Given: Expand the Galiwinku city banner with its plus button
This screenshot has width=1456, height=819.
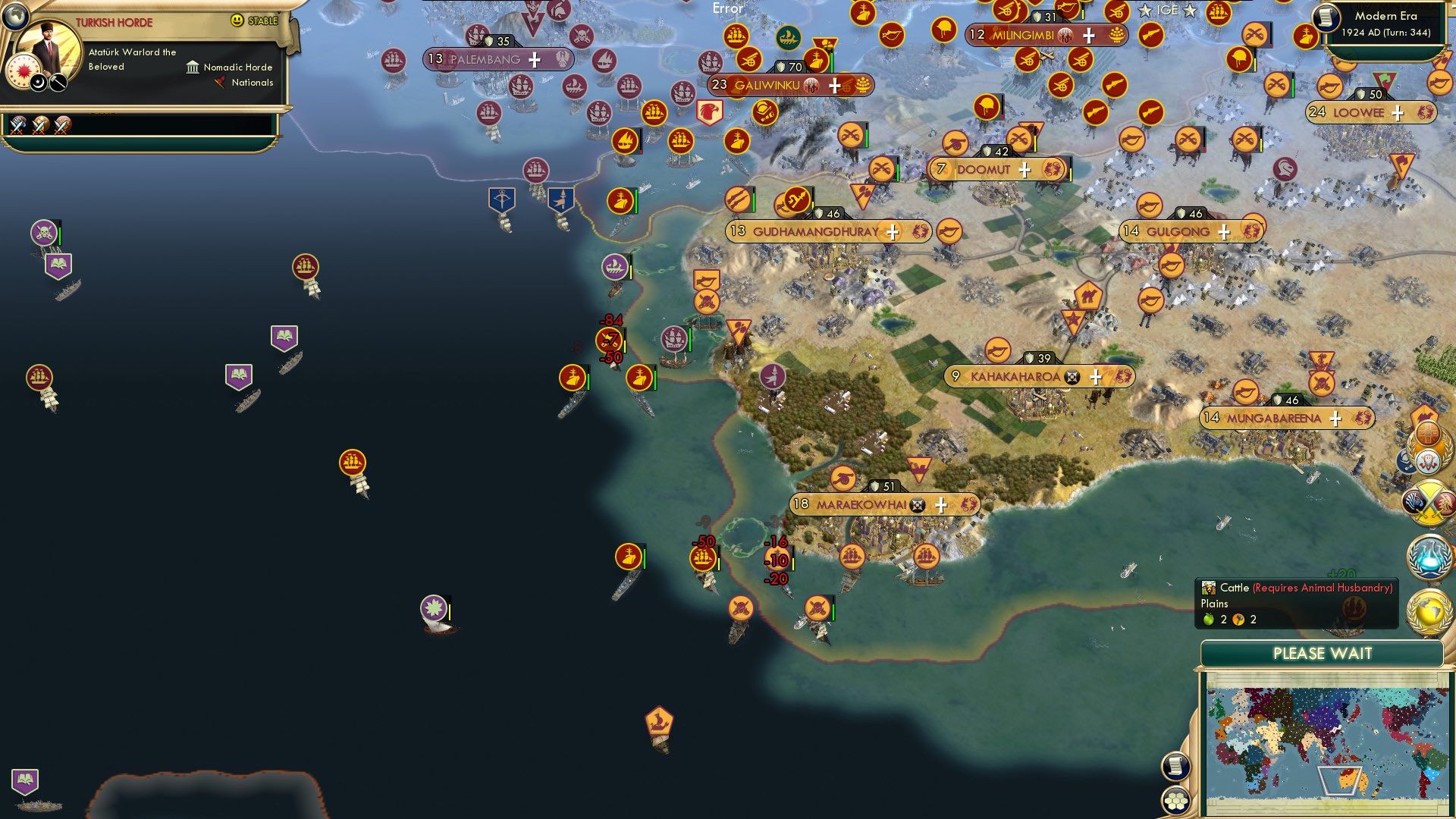Looking at the screenshot, I should [x=836, y=86].
